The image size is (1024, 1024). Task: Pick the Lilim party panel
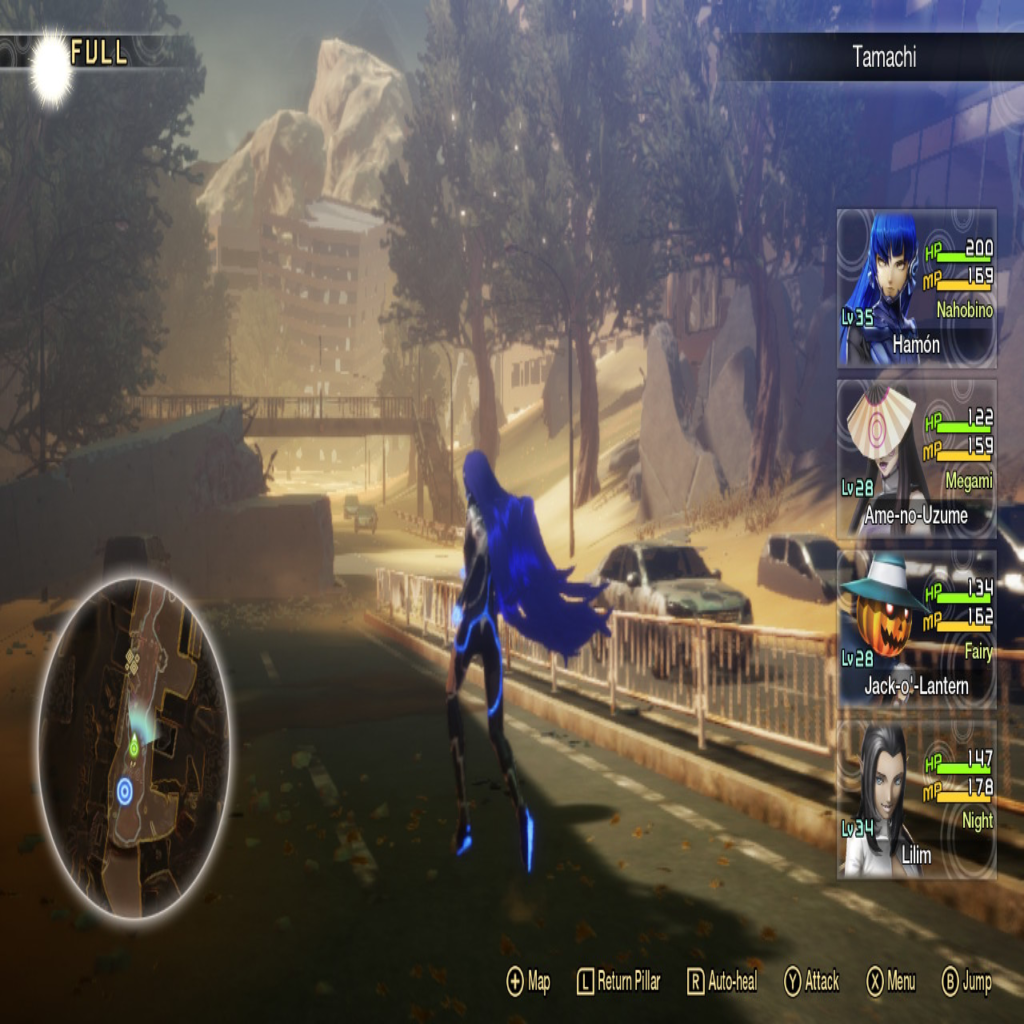[x=916, y=799]
